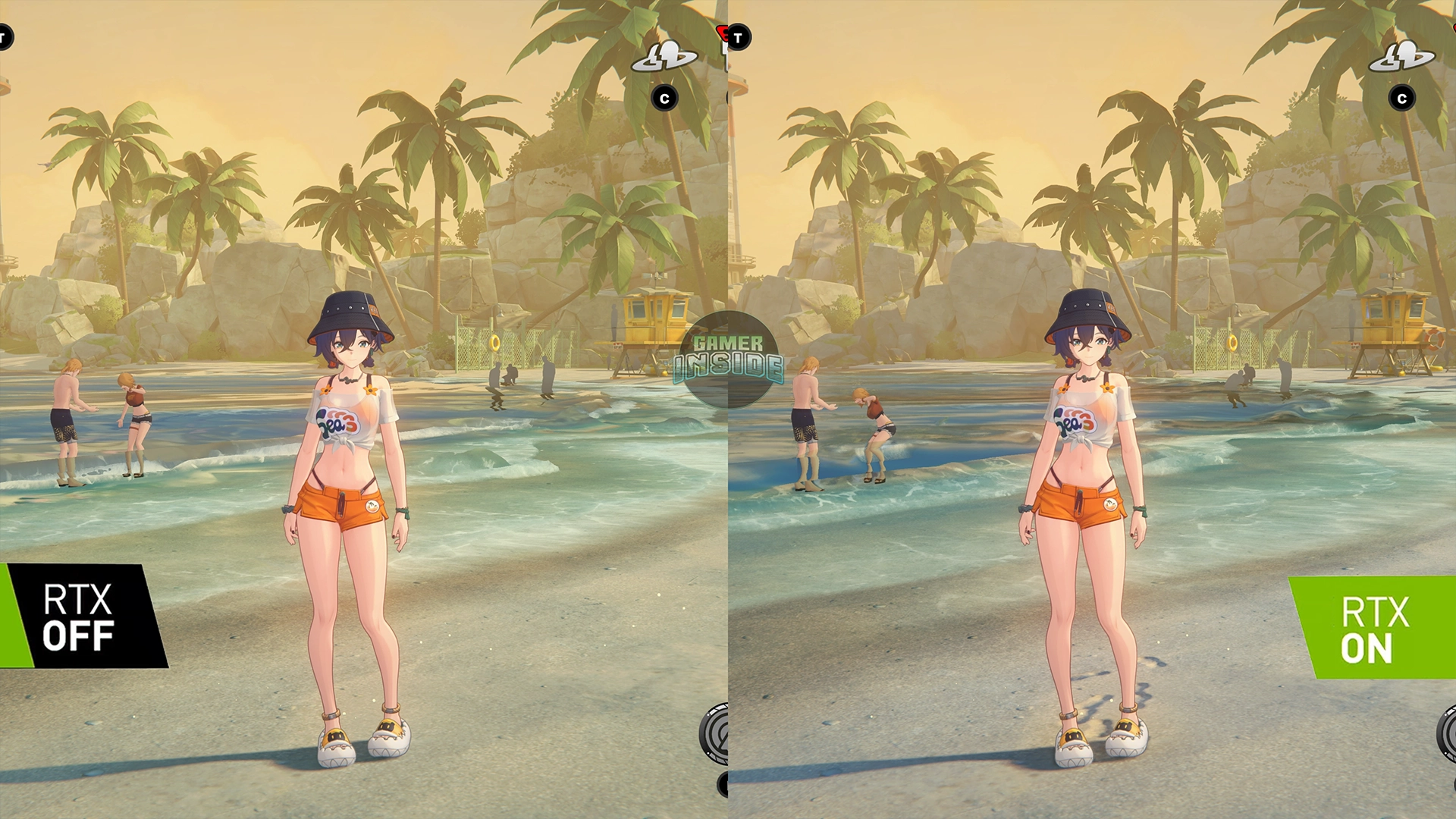Click the white planet icon beside RTX ON

point(1401,58)
